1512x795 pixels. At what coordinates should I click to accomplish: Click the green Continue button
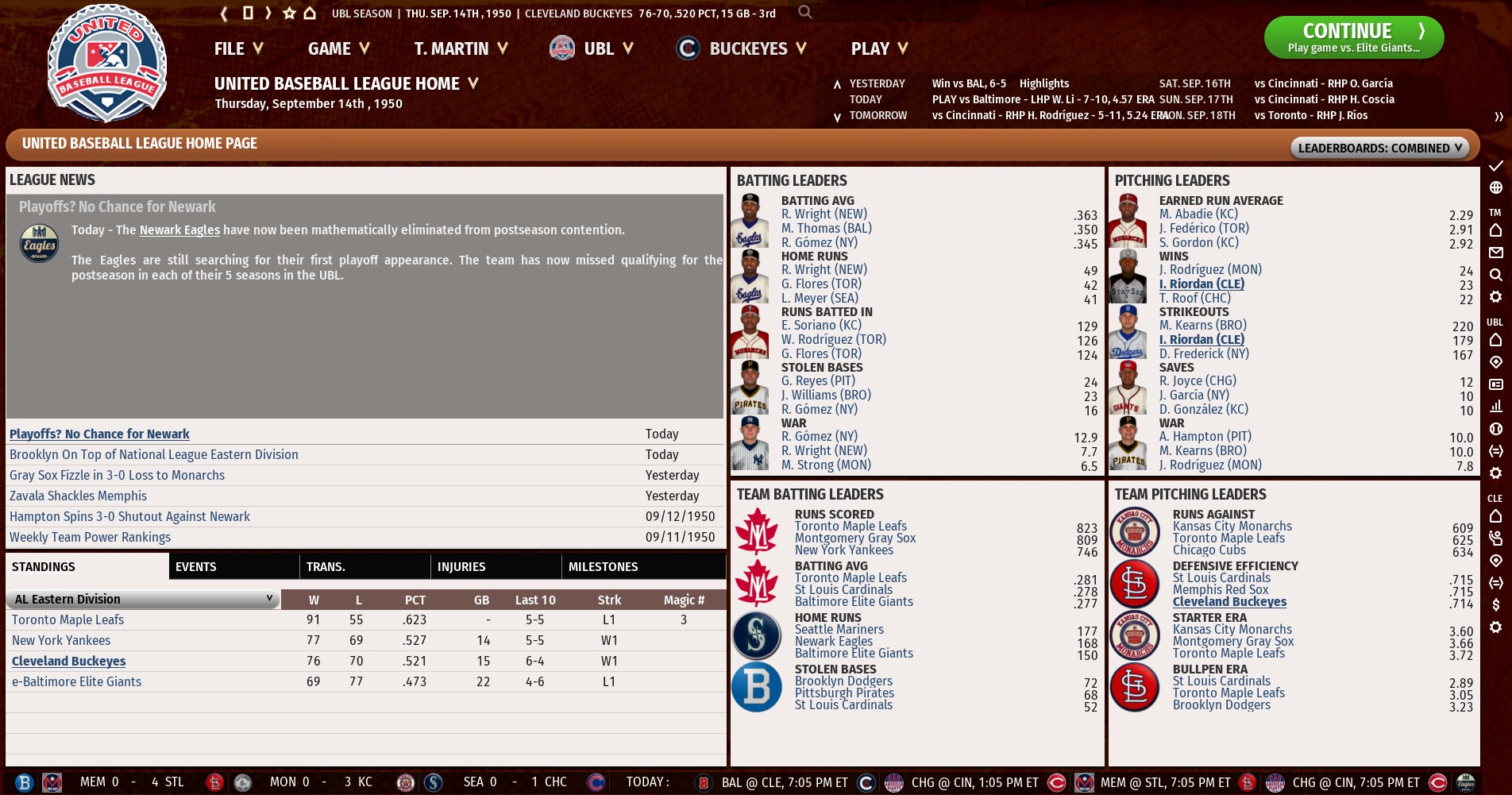pyautogui.click(x=1353, y=37)
